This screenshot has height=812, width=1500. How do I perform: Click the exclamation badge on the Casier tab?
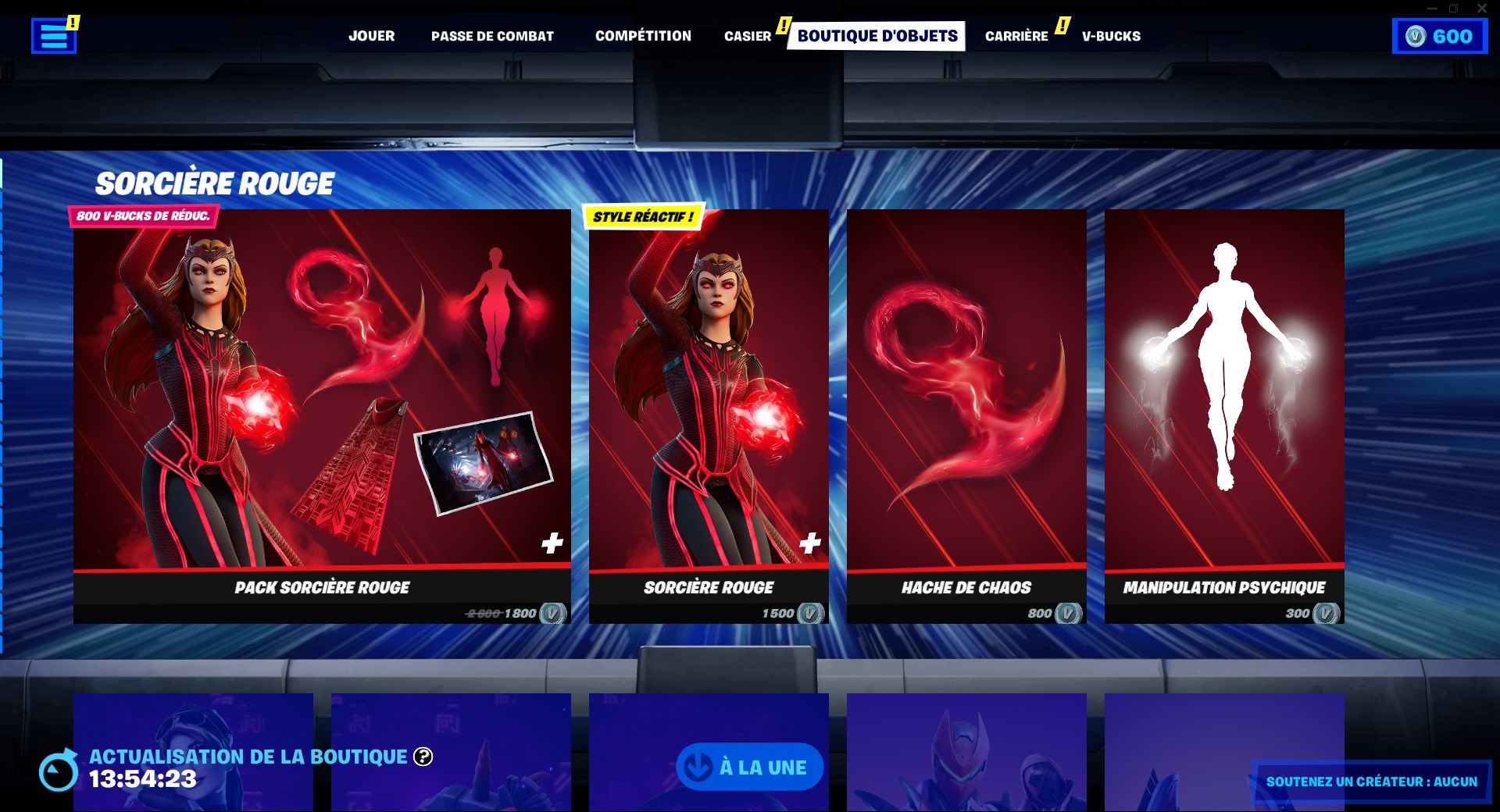(x=782, y=24)
